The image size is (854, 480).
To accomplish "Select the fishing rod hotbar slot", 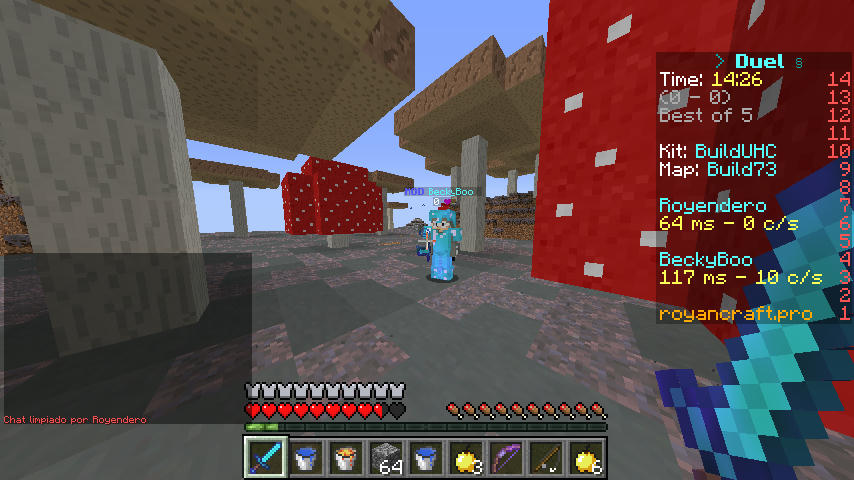I will click(x=546, y=457).
